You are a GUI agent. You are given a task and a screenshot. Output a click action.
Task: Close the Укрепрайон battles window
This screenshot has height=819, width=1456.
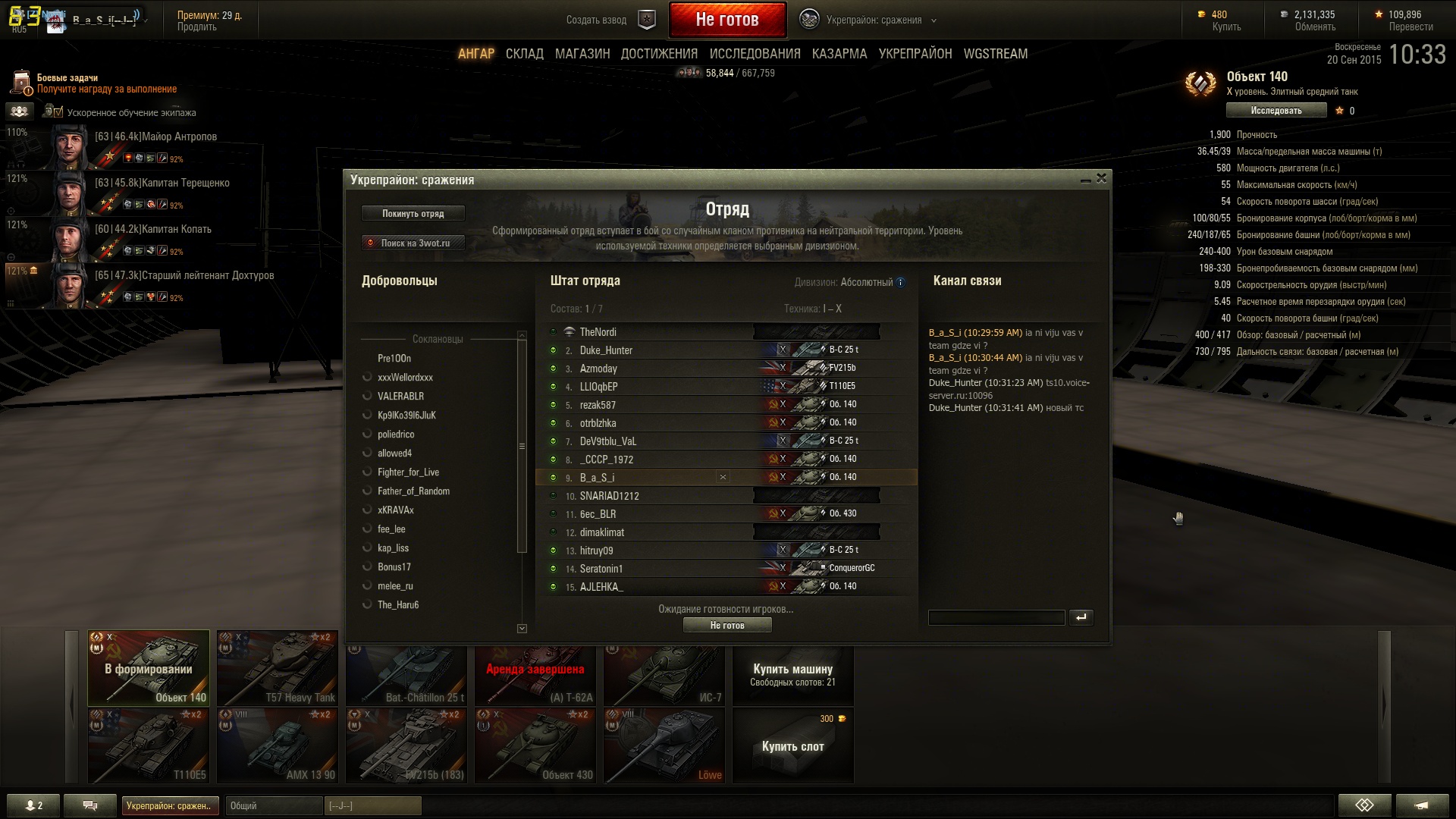pos(1101,178)
